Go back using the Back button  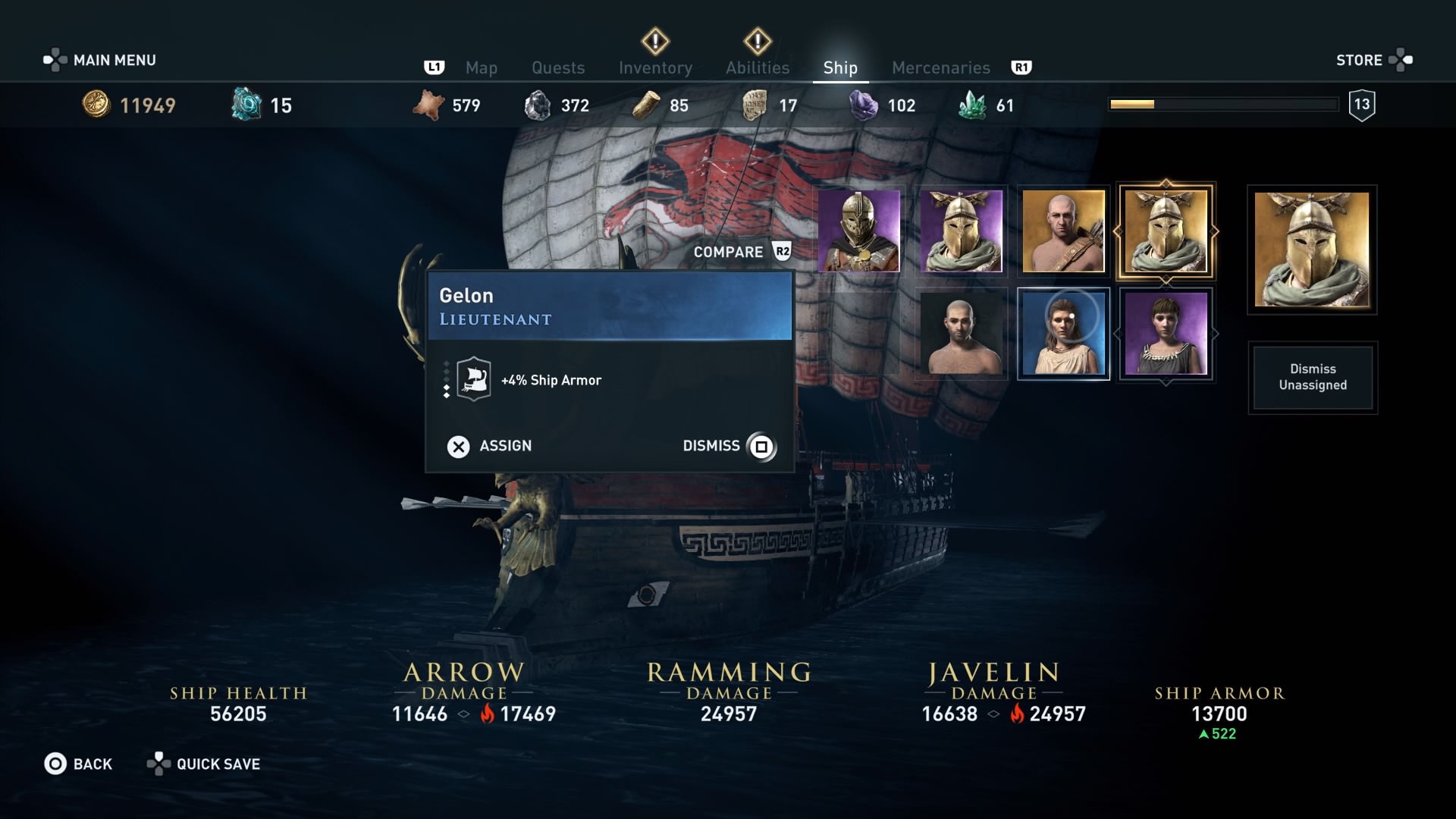(x=78, y=764)
